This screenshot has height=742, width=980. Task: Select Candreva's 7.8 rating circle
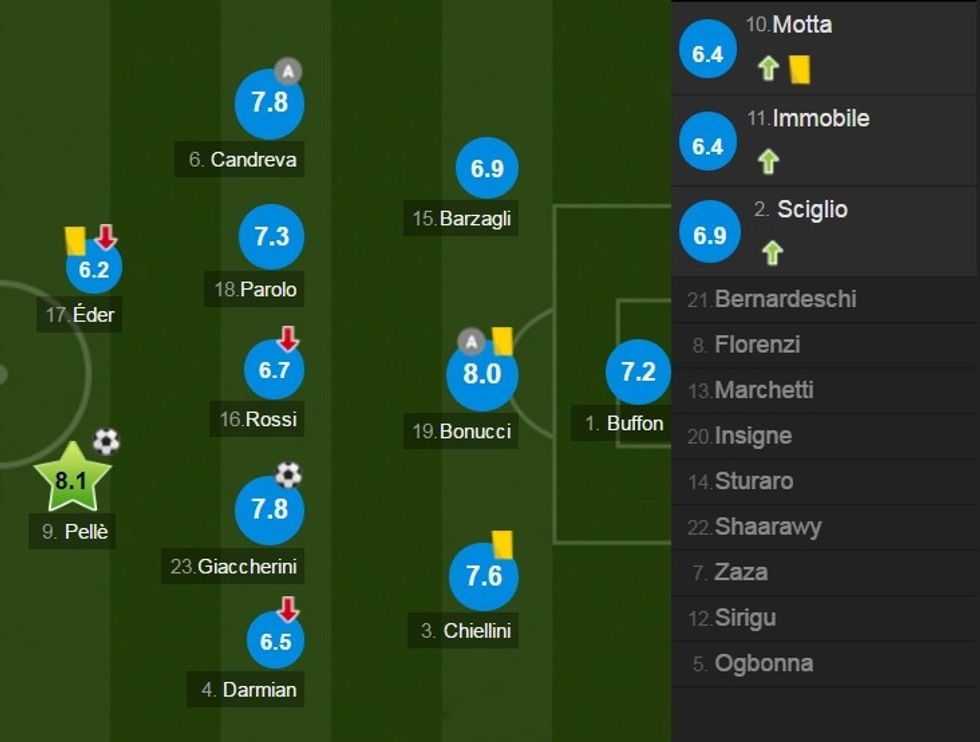pos(269,104)
